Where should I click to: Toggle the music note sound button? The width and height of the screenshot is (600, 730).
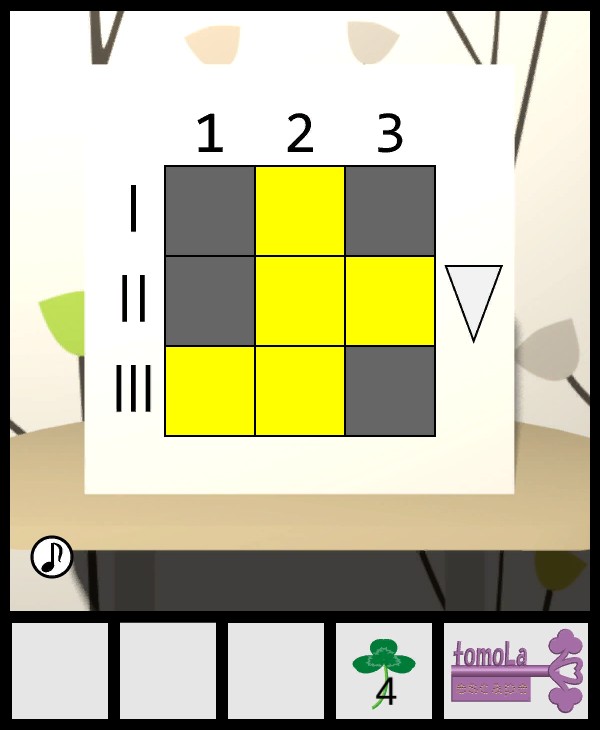pos(52,557)
